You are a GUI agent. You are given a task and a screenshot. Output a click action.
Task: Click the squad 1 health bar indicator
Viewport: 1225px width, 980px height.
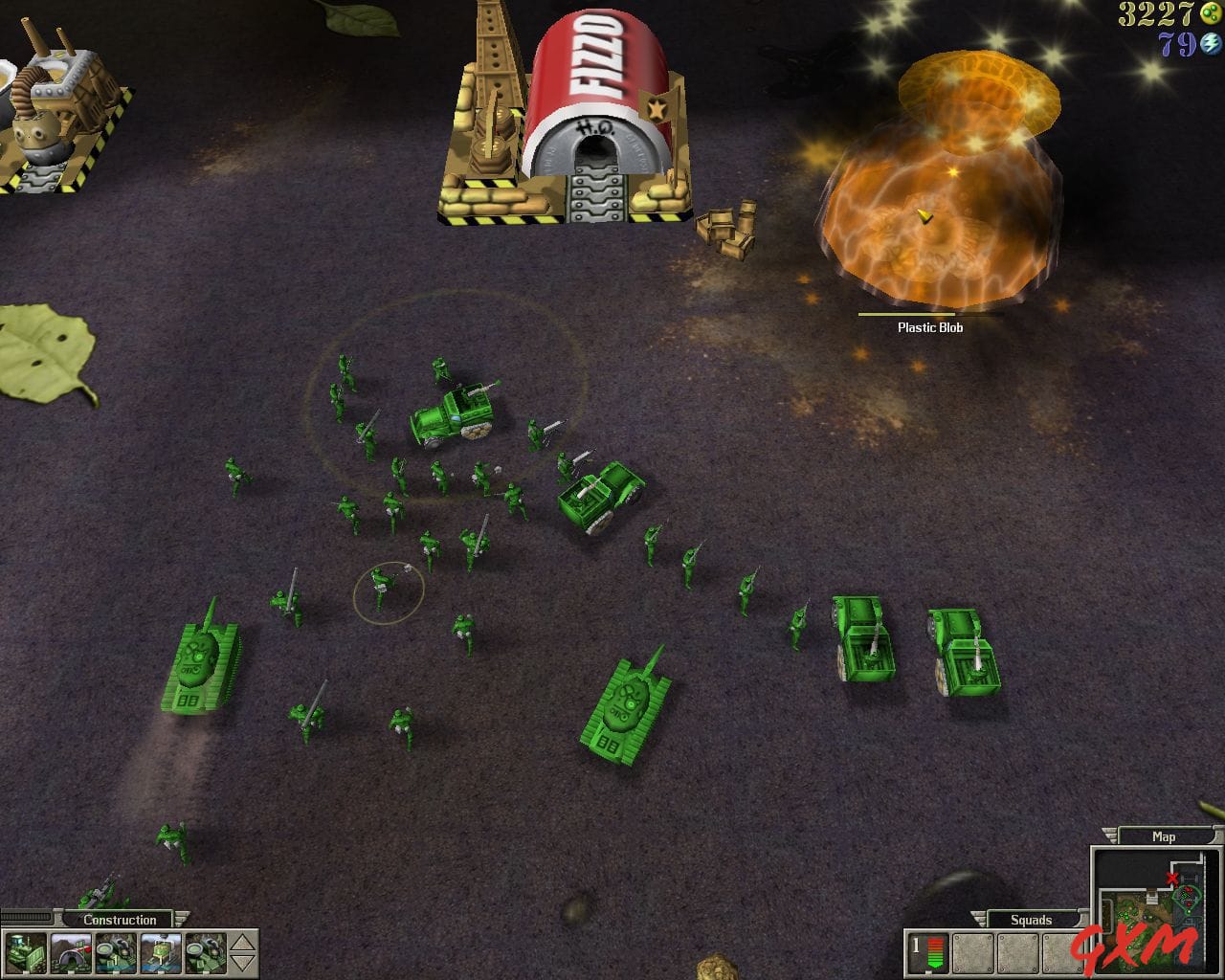click(936, 952)
